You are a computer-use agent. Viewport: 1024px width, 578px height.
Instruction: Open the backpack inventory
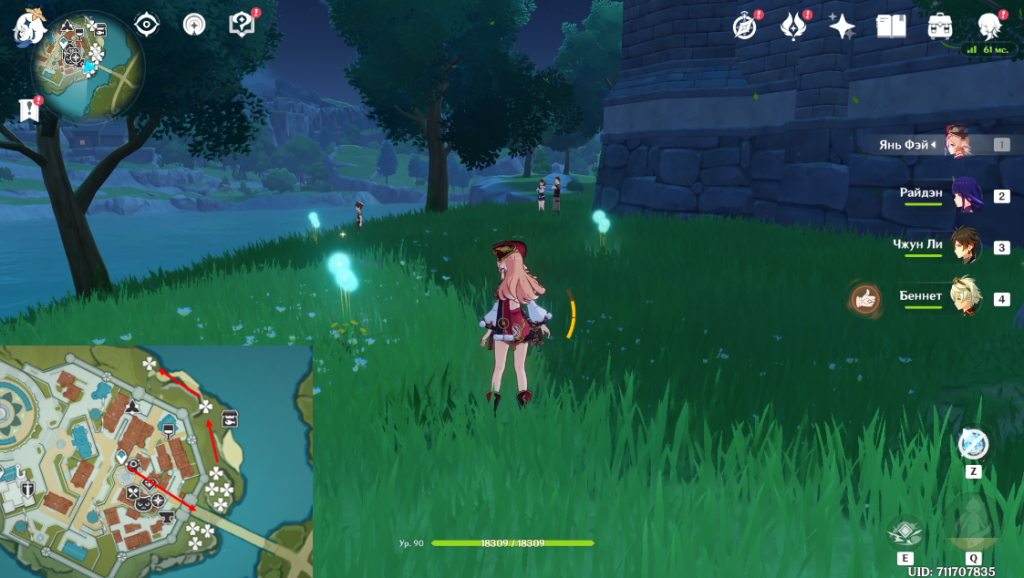coord(940,26)
